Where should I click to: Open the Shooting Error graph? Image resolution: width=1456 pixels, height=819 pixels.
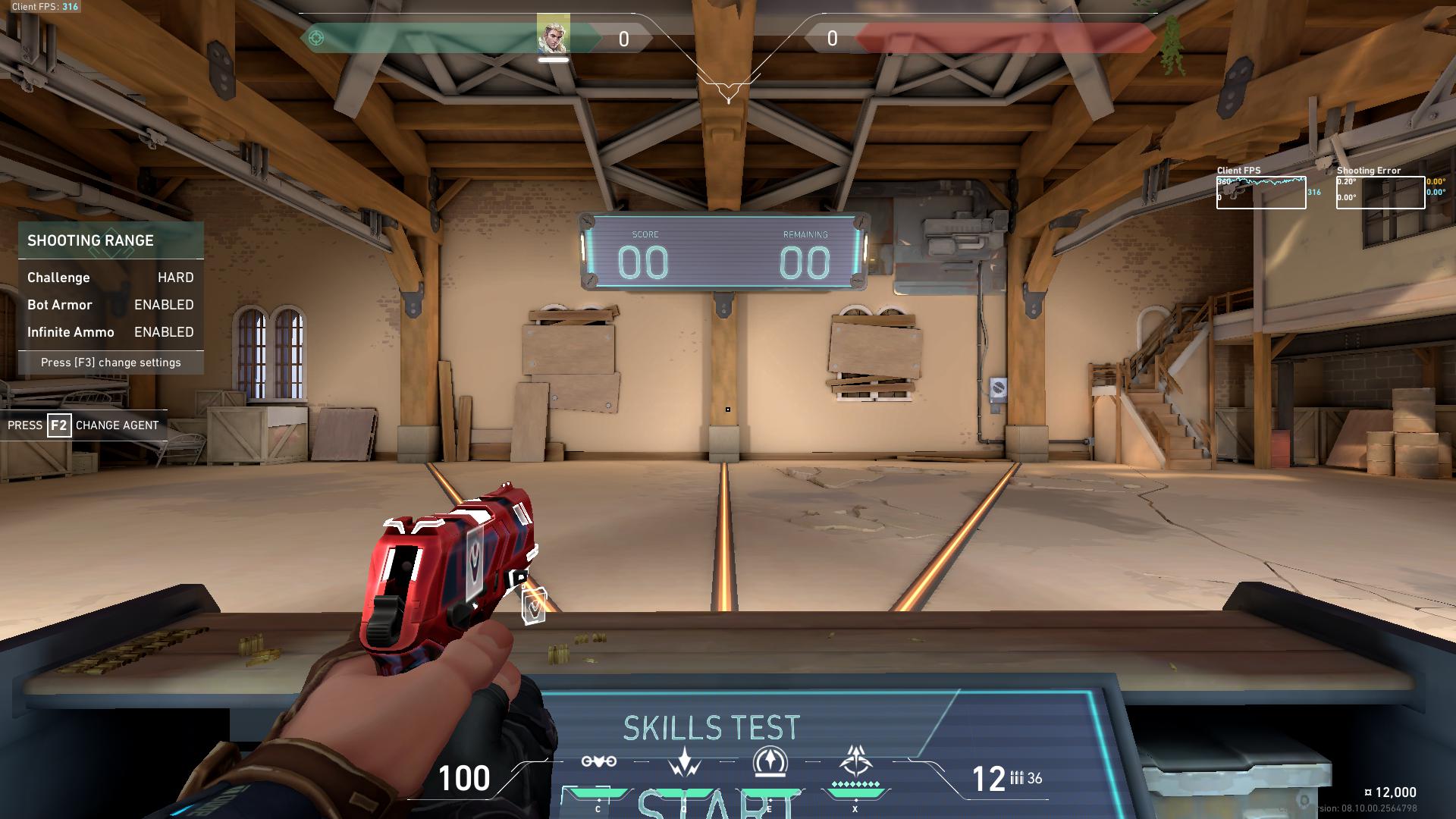1380,193
